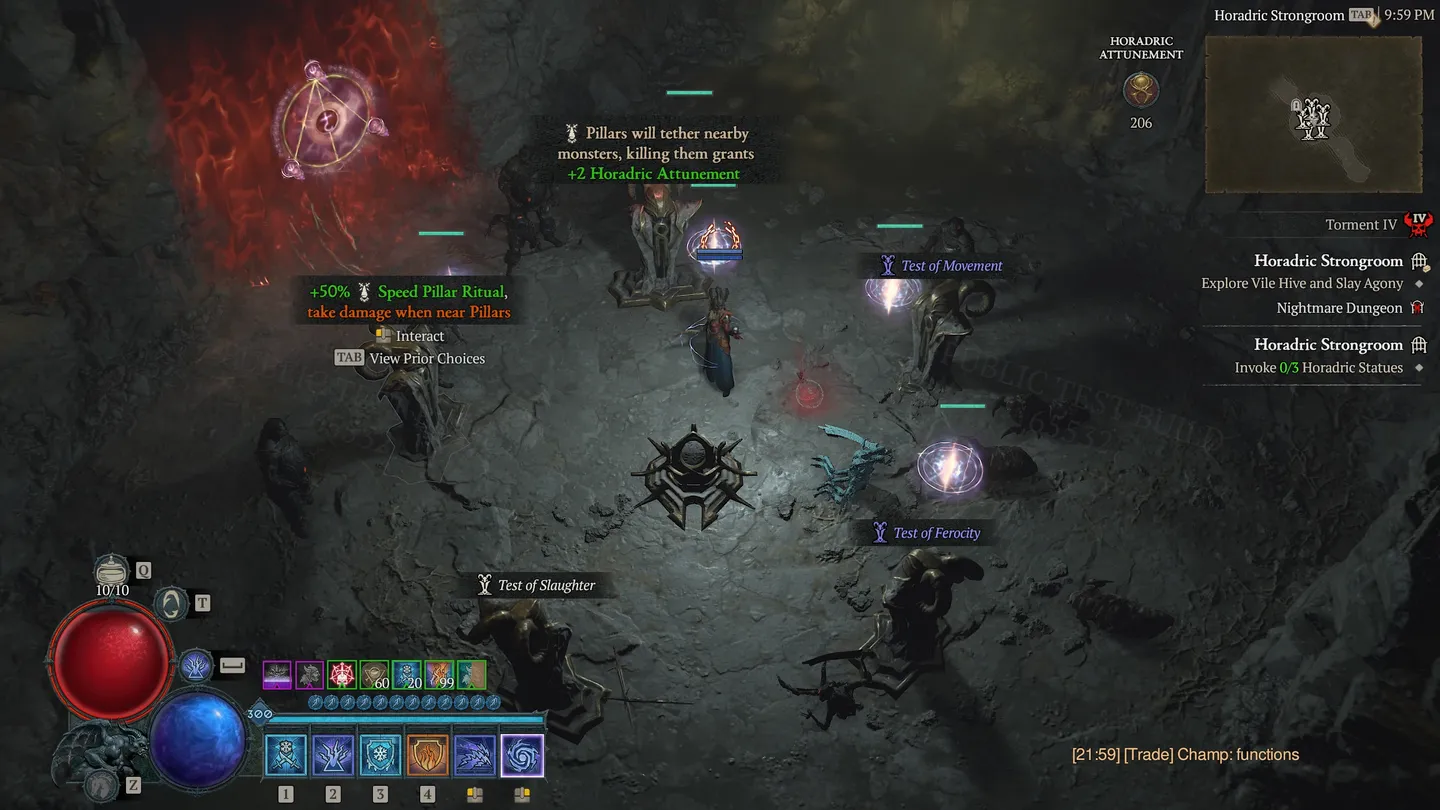Choose the Test of Slaughter label

(546, 585)
